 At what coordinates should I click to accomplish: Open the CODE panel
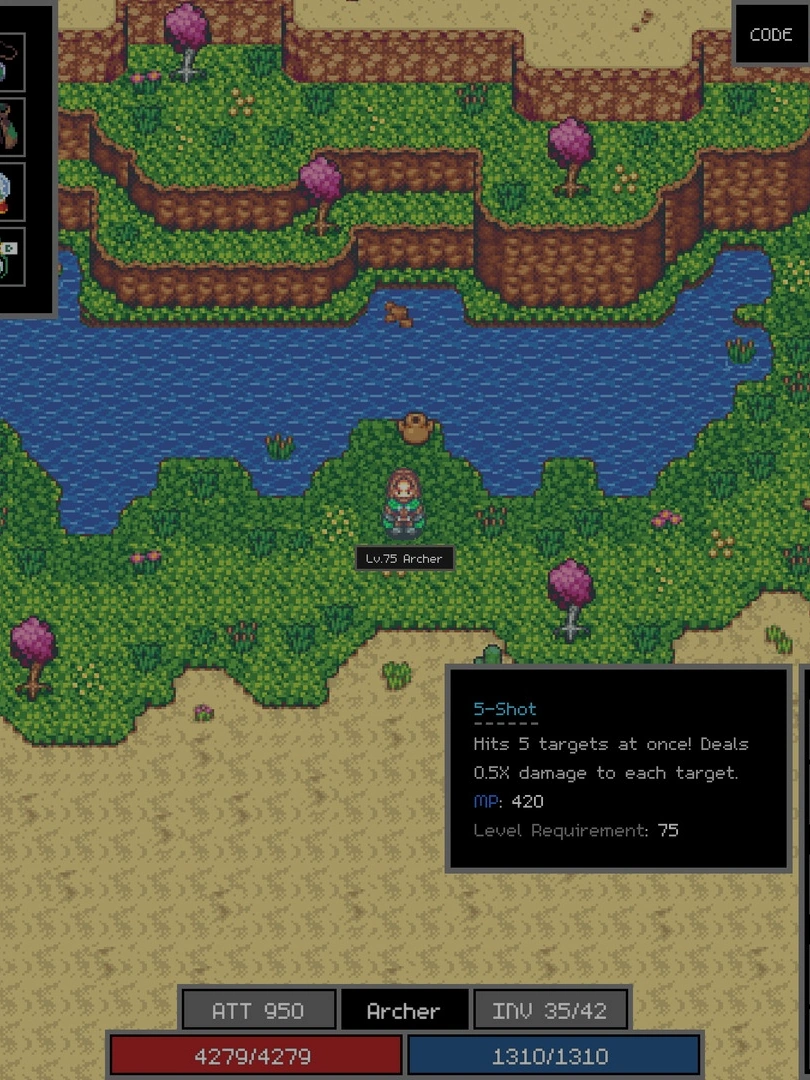click(x=771, y=35)
